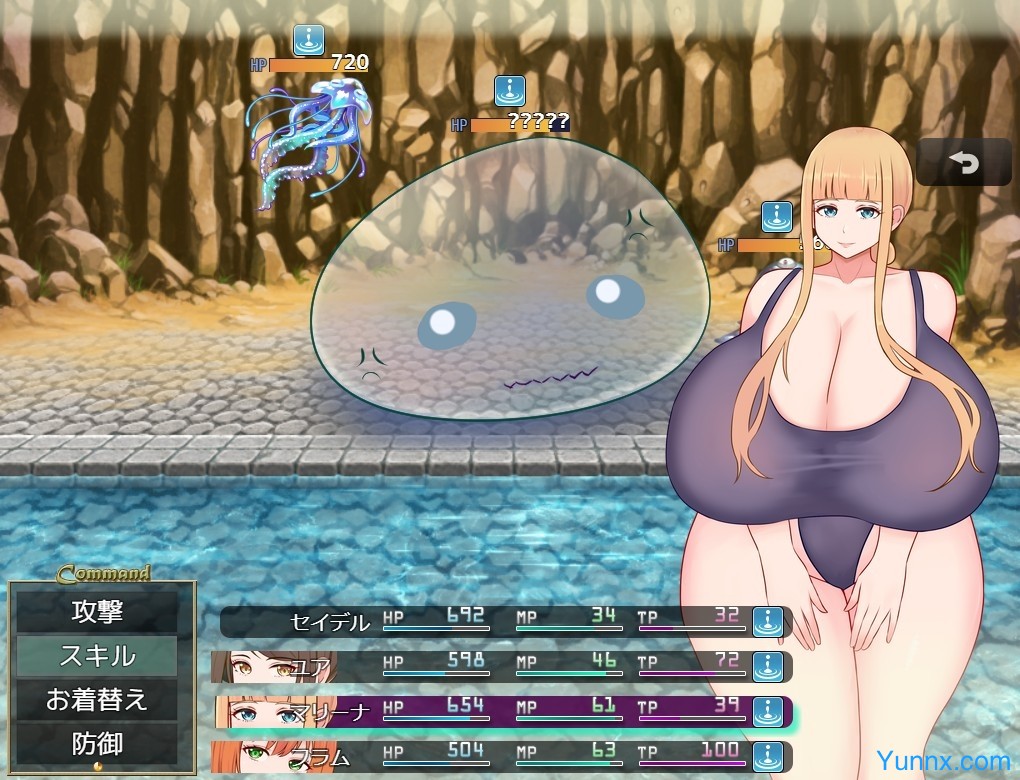Screen dimensions: 1020x780
Task: Select the スキル skill command
Action: pos(97,656)
